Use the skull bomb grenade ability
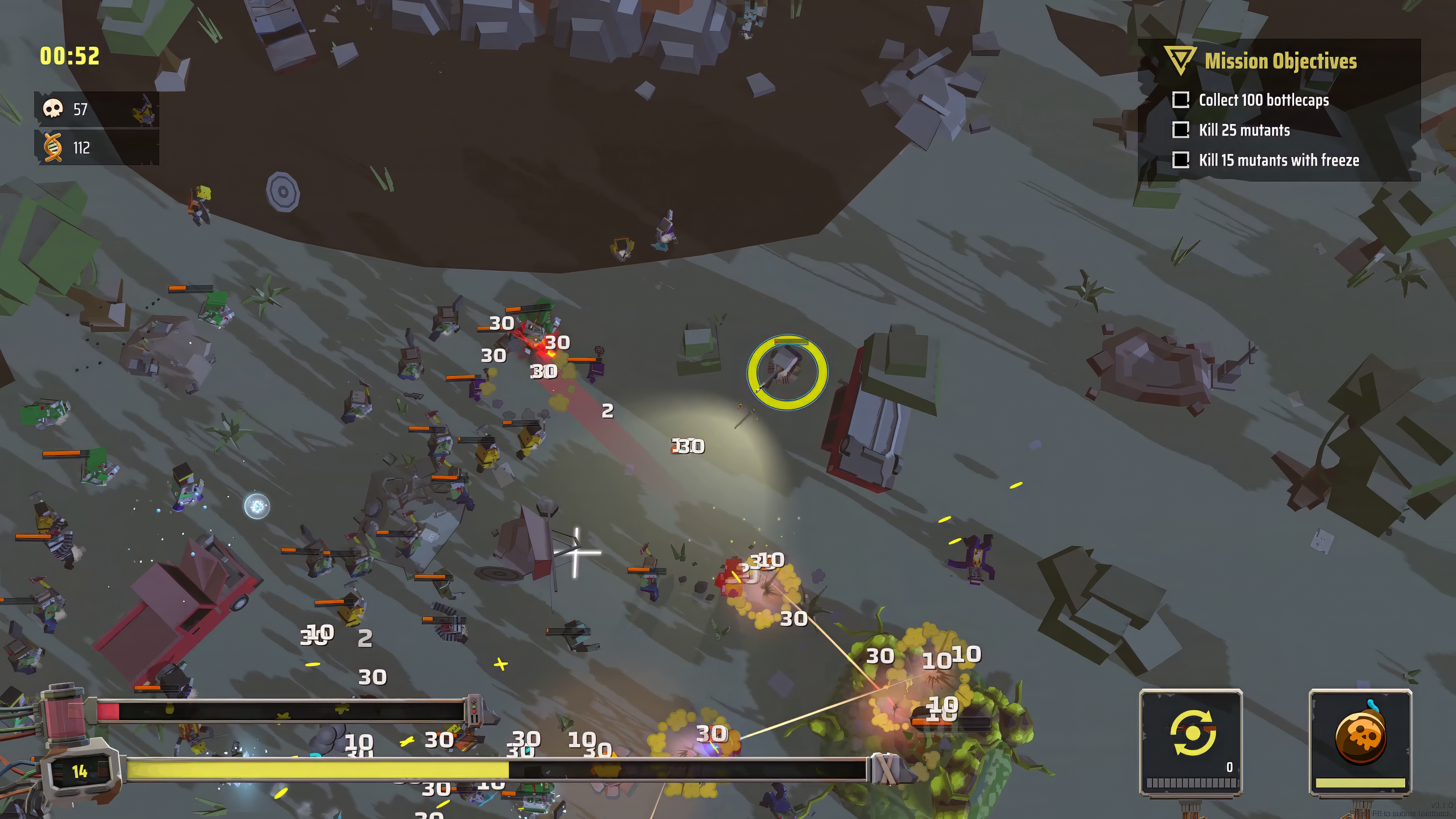This screenshot has height=819, width=1456. coord(1360,734)
